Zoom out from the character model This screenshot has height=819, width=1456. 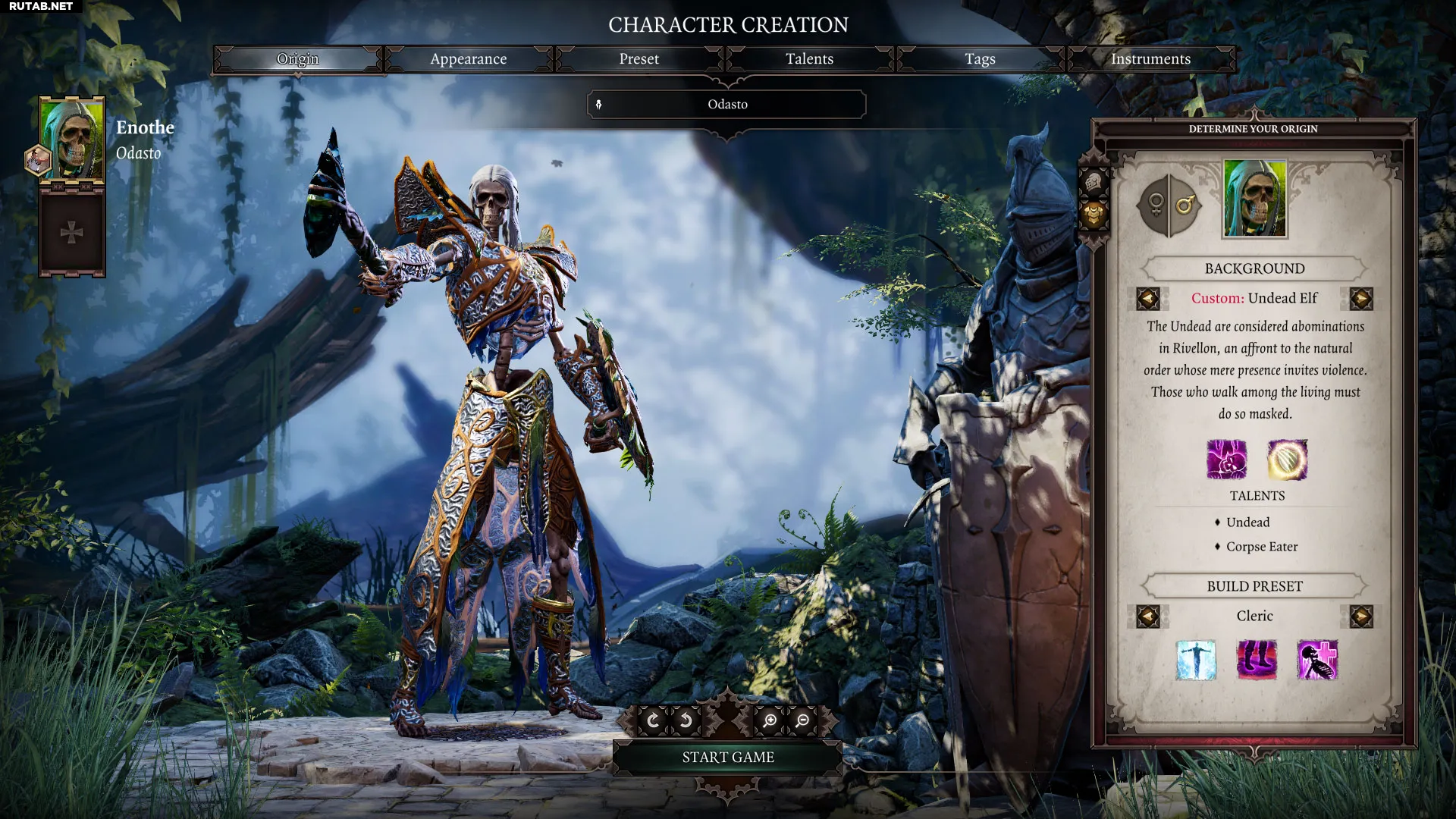point(802,720)
